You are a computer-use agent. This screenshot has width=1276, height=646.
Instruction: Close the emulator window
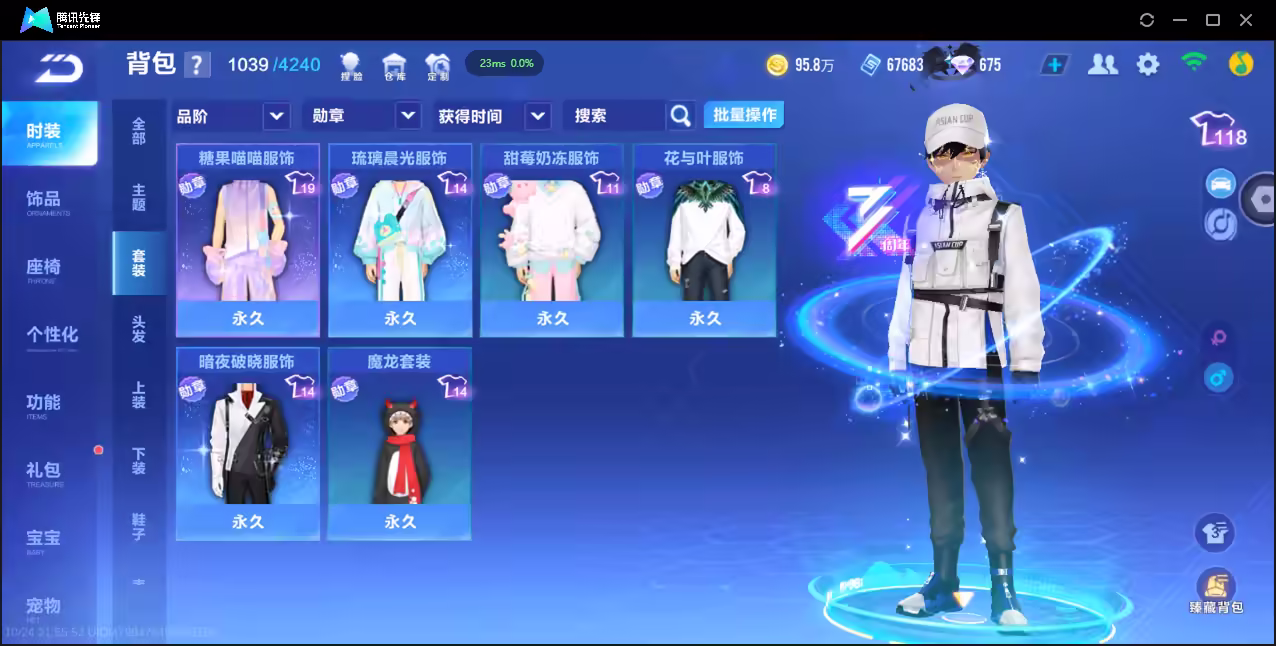click(x=1246, y=20)
